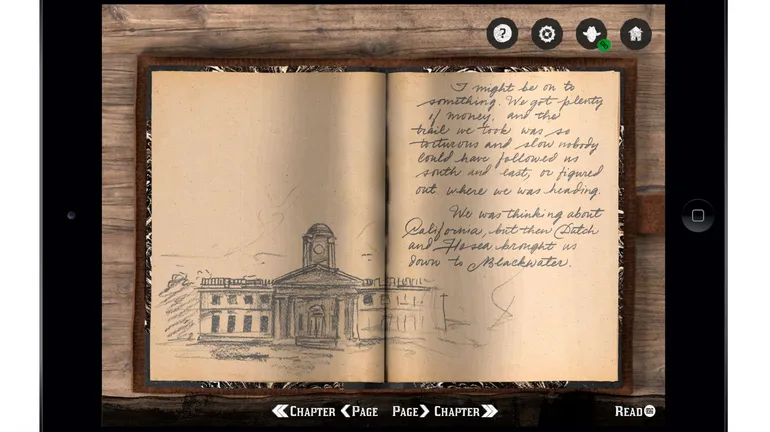
Task: Open the help question mark icon
Action: pos(502,34)
